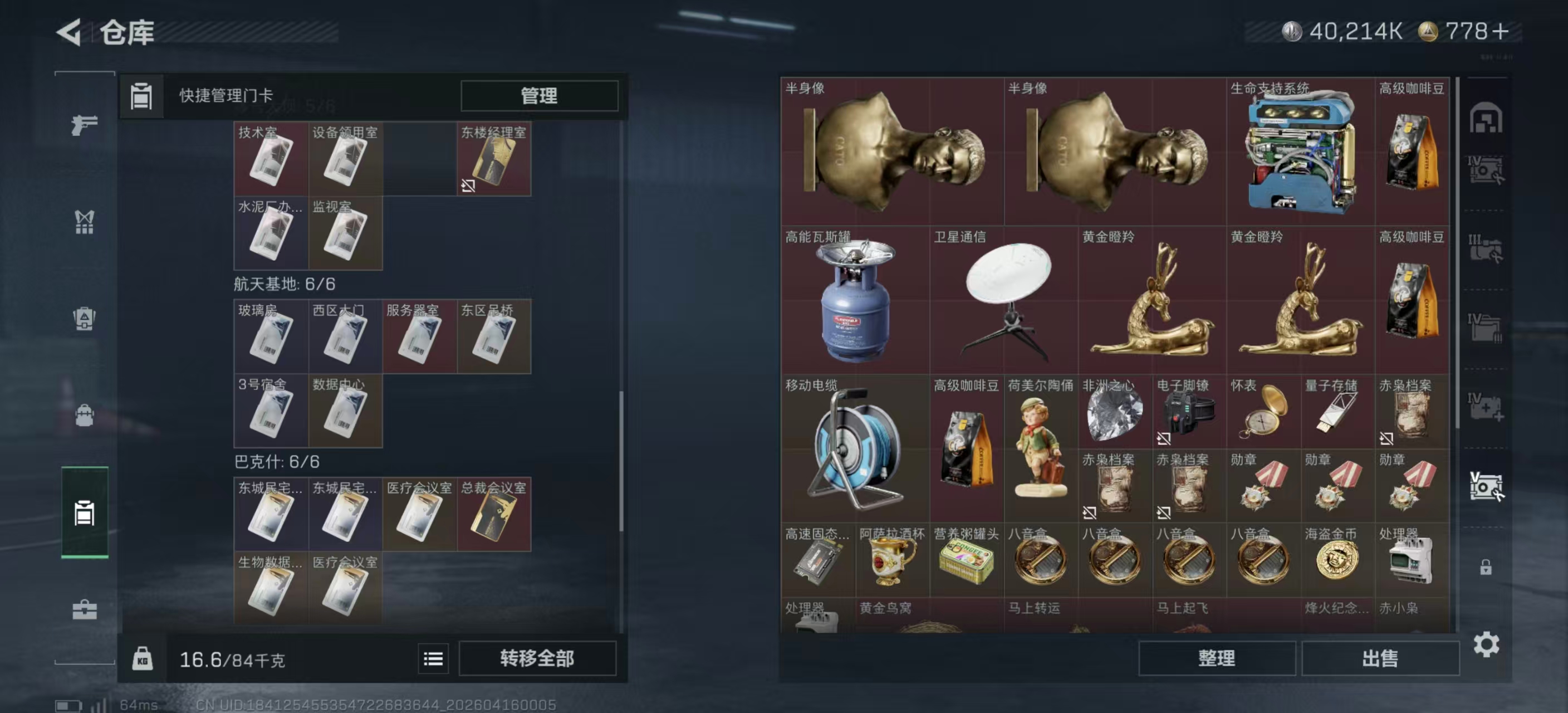Image resolution: width=1568 pixels, height=713 pixels.
Task: Click the locked storage slot icon
Action: [1486, 567]
